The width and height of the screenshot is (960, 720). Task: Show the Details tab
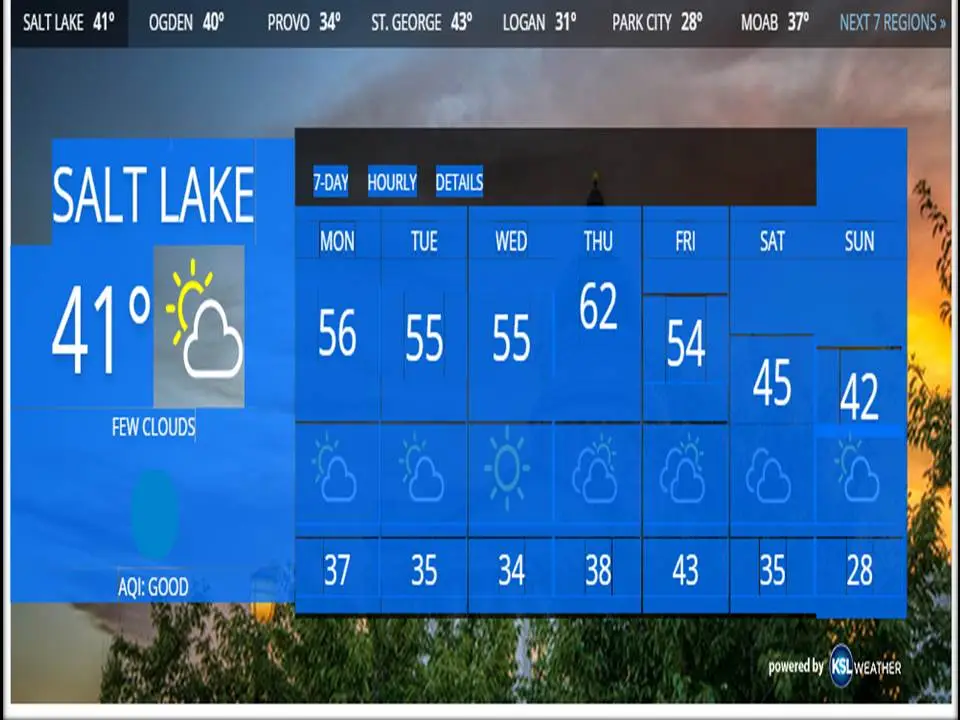coord(459,182)
